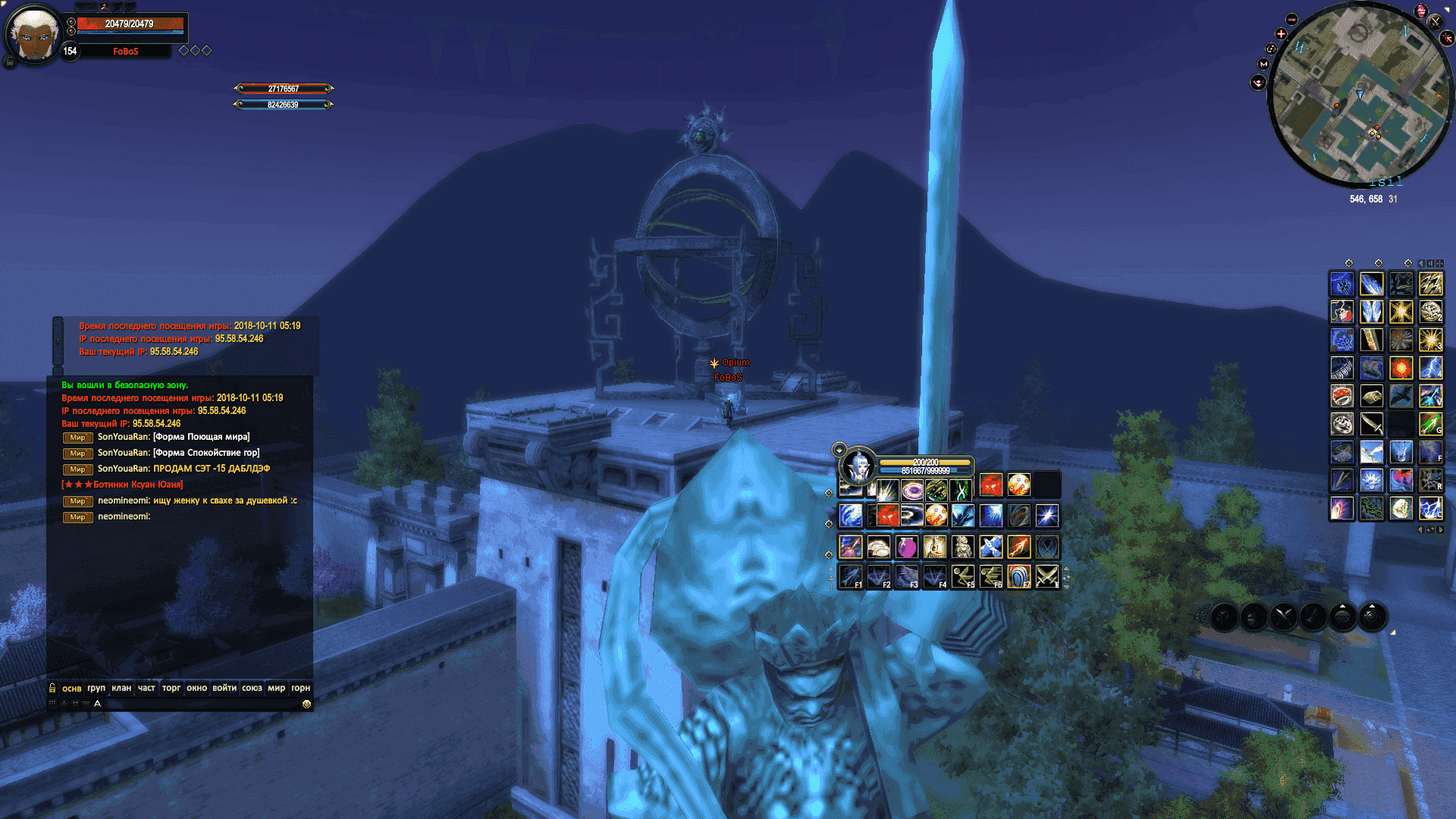The height and width of the screenshot is (819, 1456).
Task: Open the груп chat tab
Action: point(96,689)
